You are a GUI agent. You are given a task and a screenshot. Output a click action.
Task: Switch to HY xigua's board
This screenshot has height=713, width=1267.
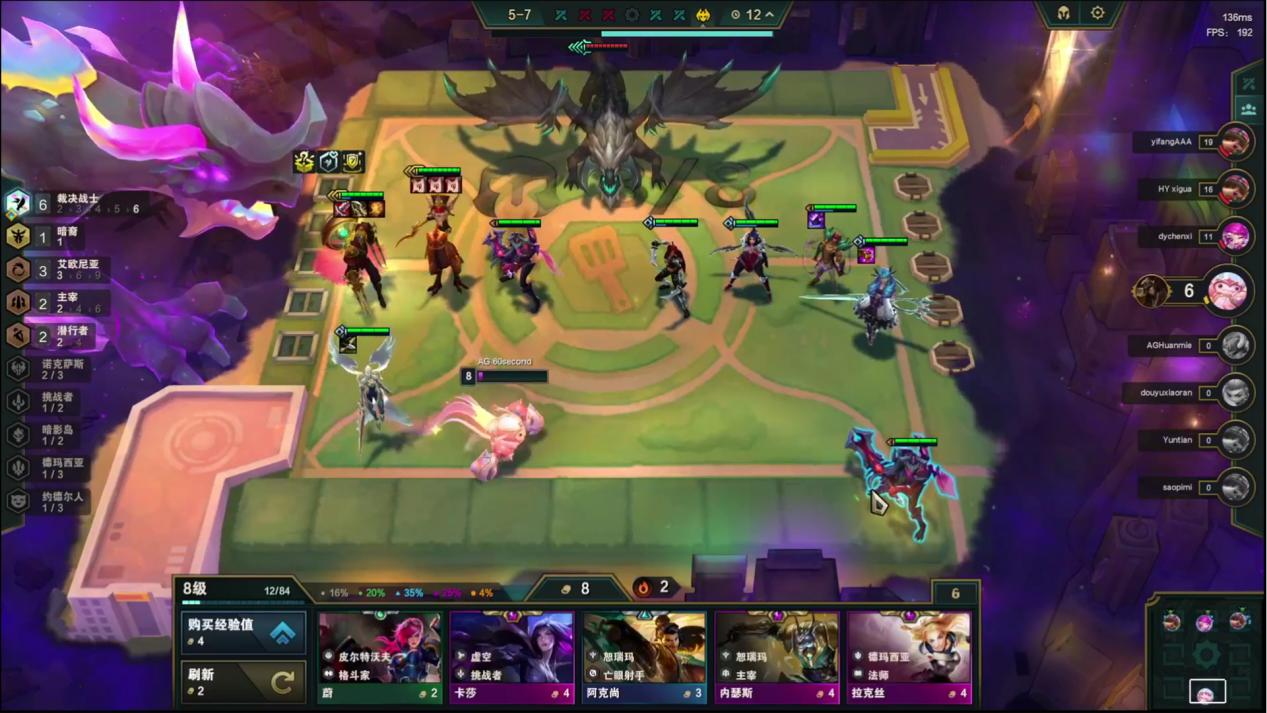(1236, 189)
